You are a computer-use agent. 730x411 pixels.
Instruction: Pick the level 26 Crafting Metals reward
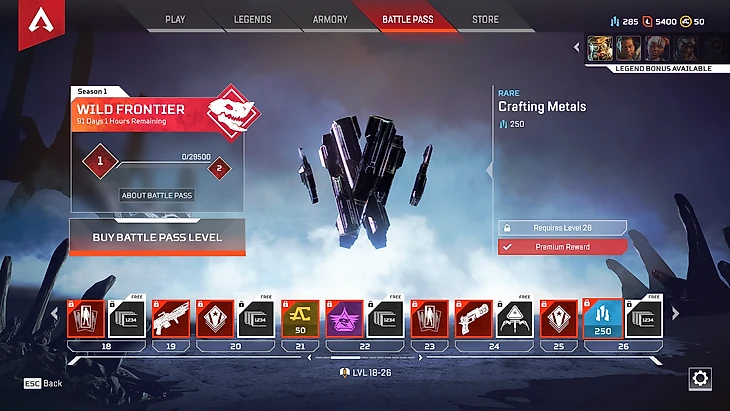pos(602,318)
